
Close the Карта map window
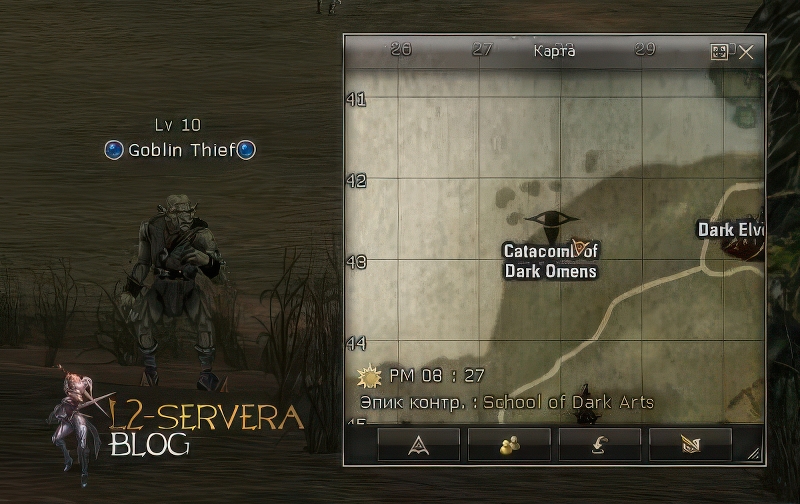(x=746, y=52)
